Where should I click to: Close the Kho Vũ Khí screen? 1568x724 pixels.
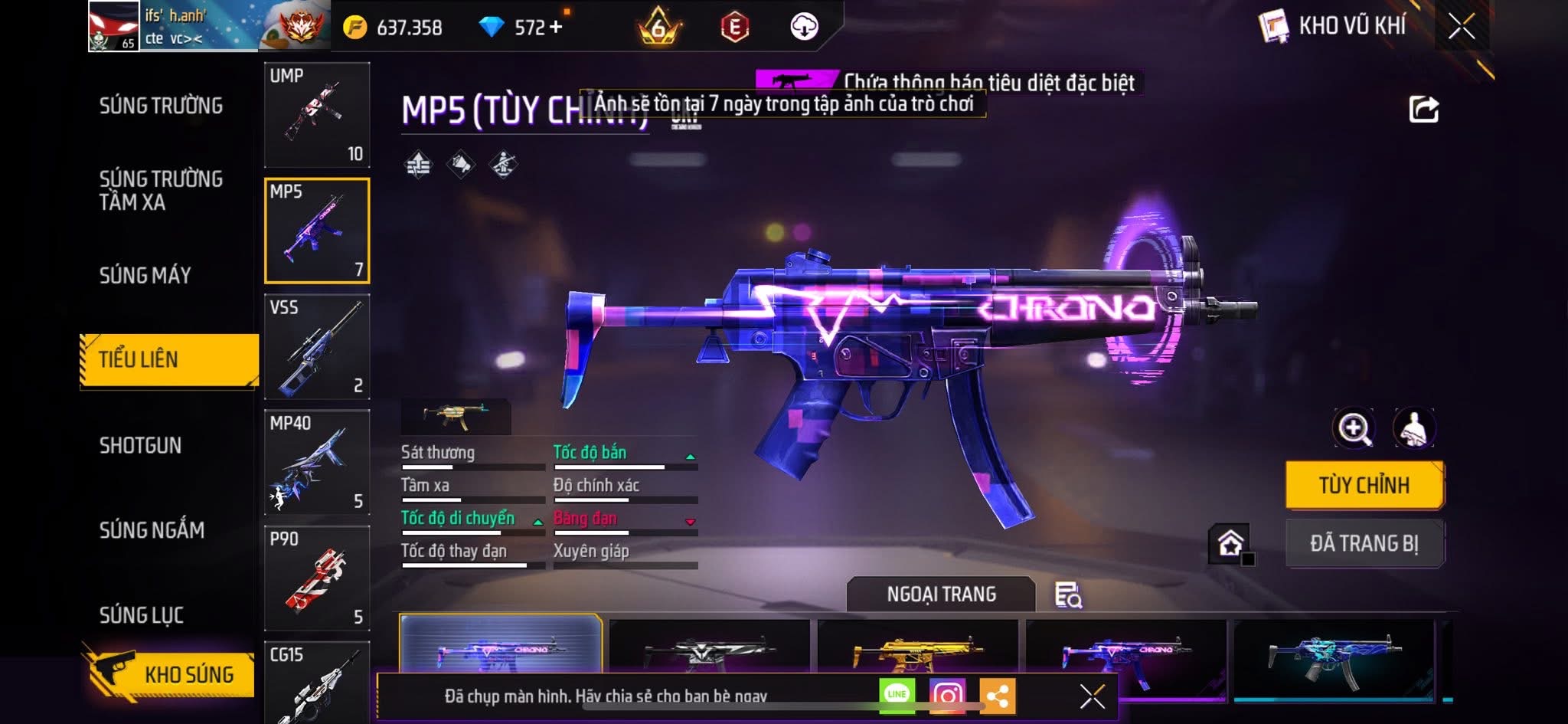click(x=1462, y=27)
